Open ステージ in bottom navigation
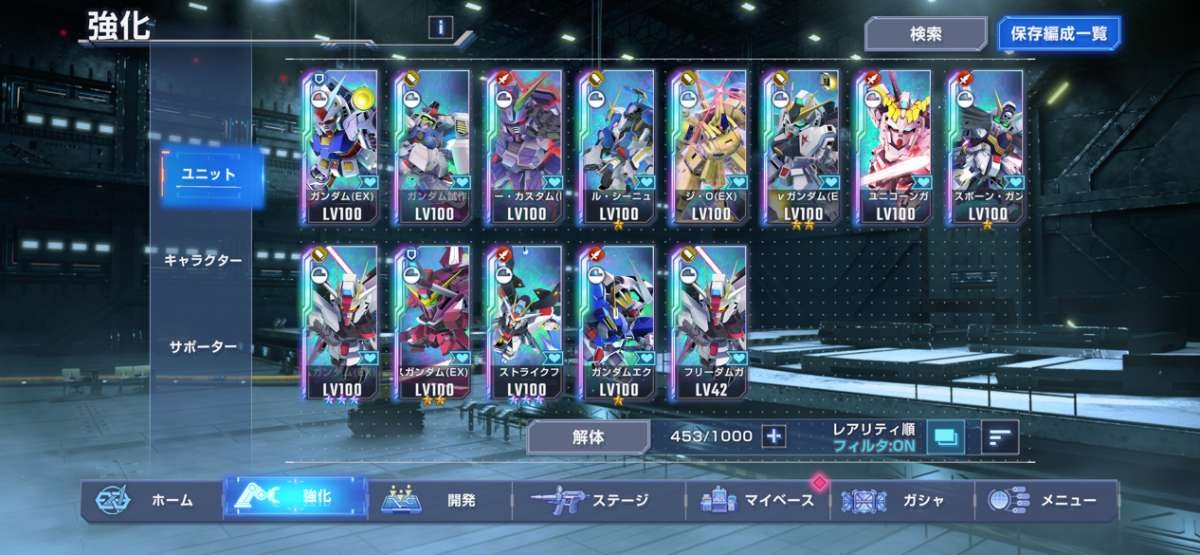 click(598, 500)
